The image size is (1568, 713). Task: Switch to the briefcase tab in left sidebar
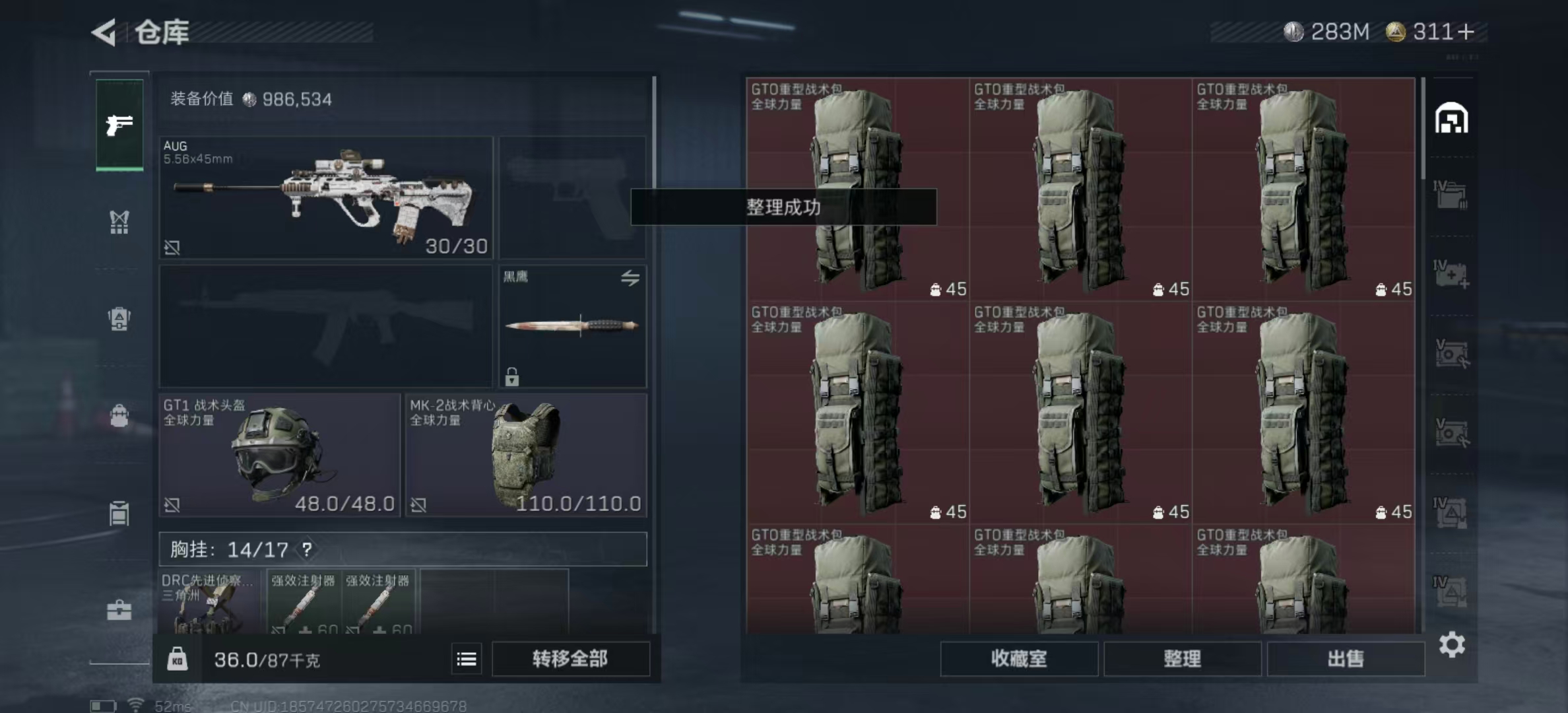pyautogui.click(x=119, y=610)
